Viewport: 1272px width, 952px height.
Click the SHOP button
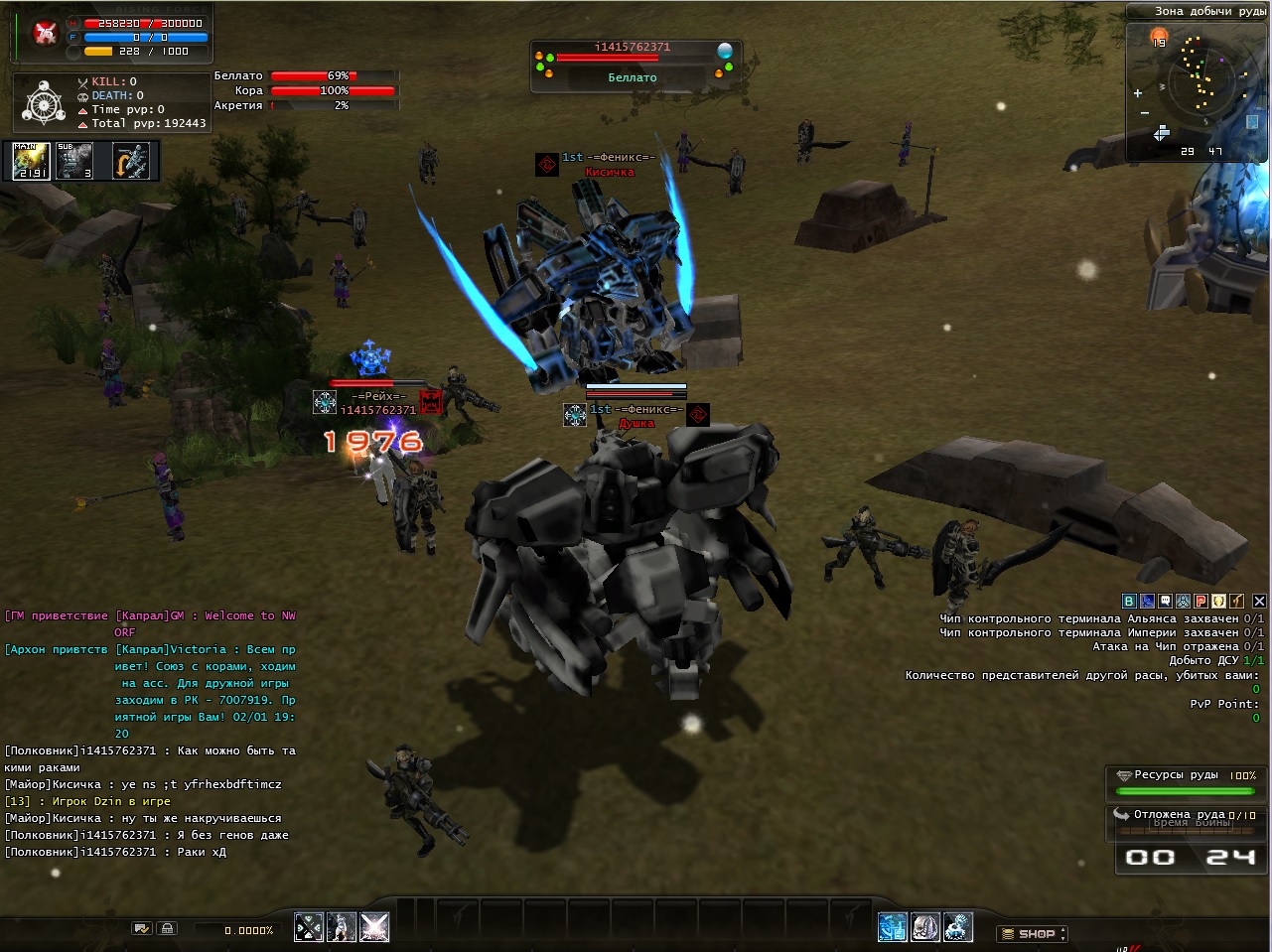1033,933
